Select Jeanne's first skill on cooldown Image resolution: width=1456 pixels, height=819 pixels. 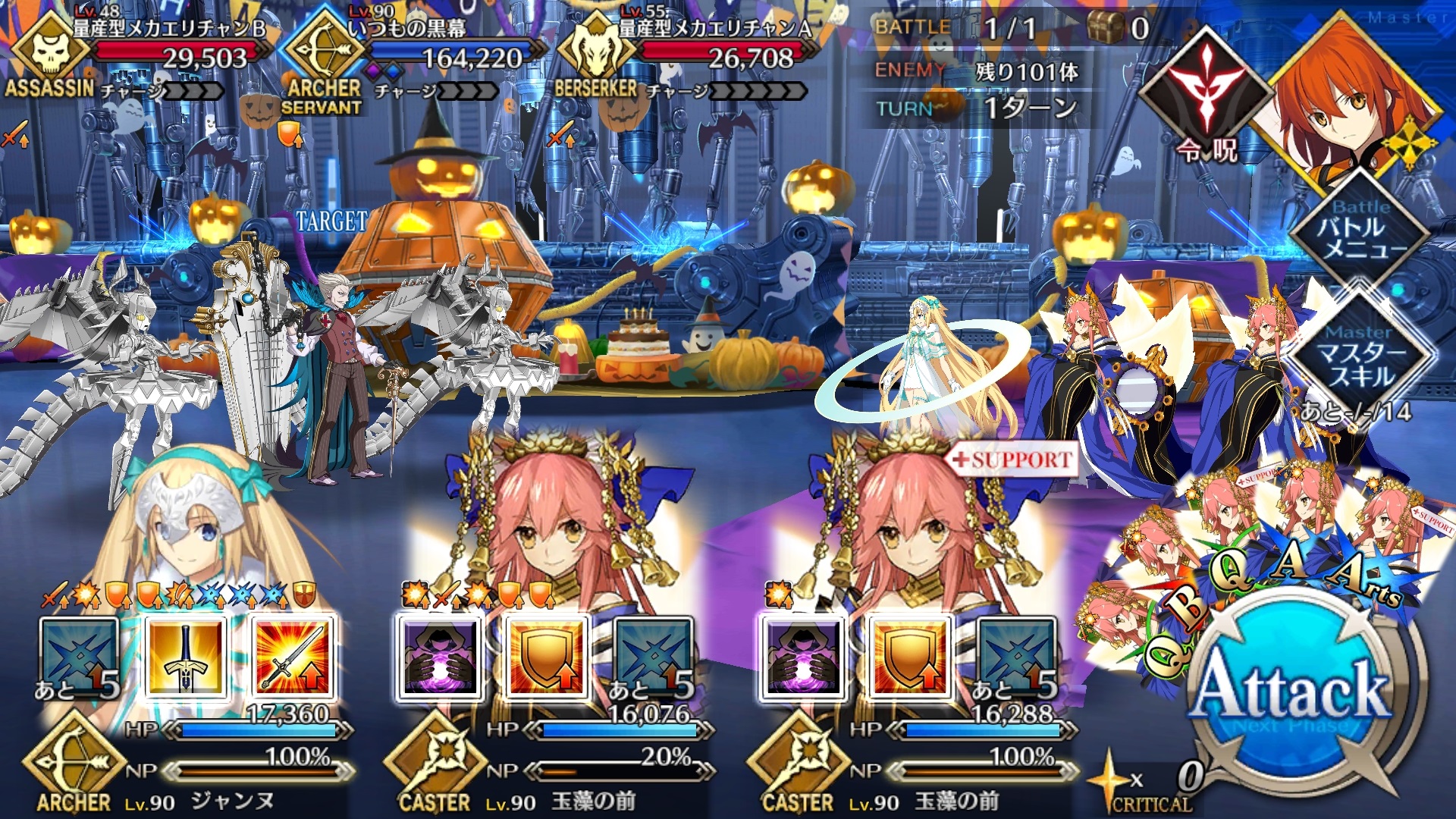coord(78,657)
